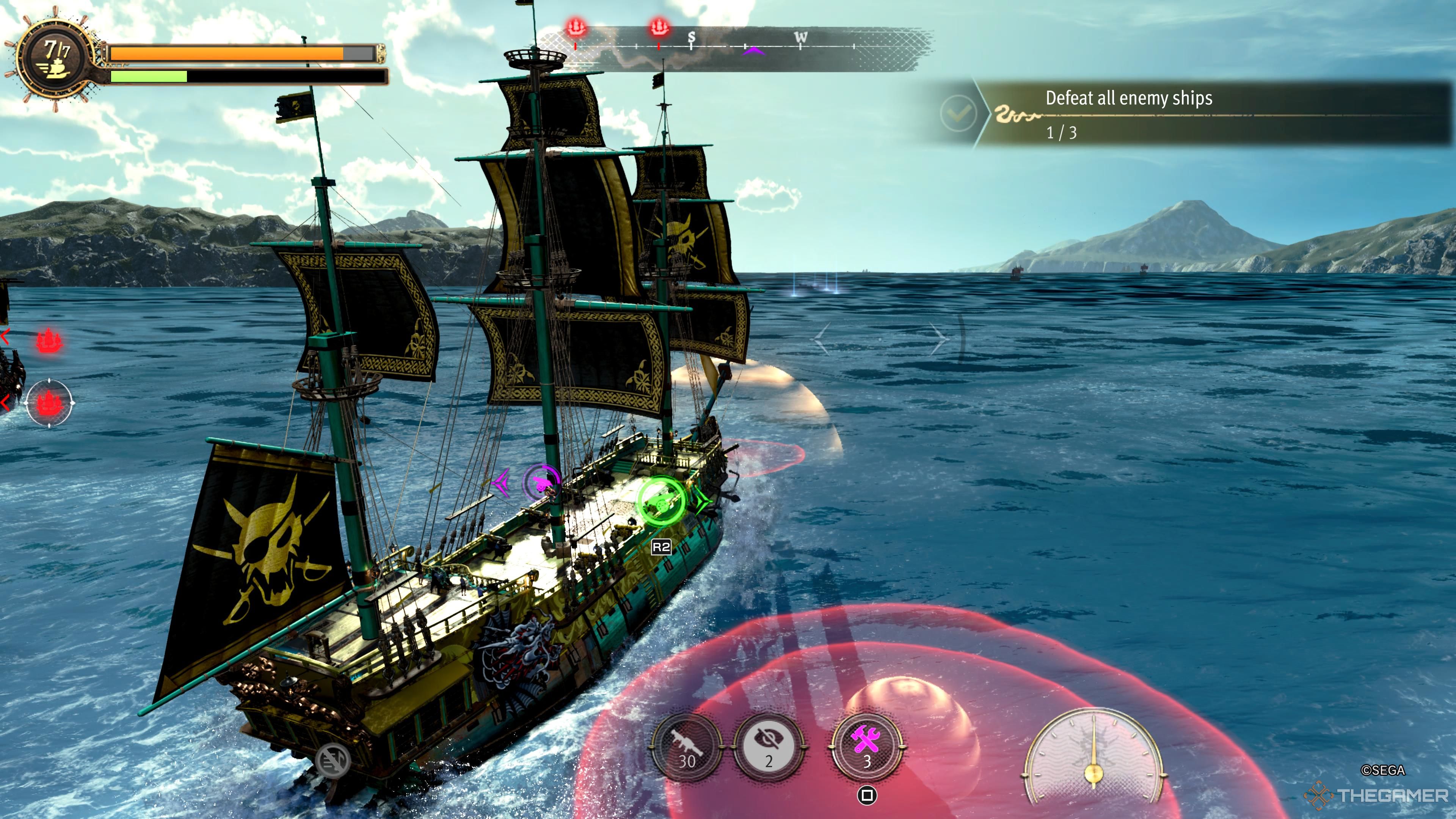Click the targeted red enemy ship indicator
1456x819 pixels.
tap(49, 402)
